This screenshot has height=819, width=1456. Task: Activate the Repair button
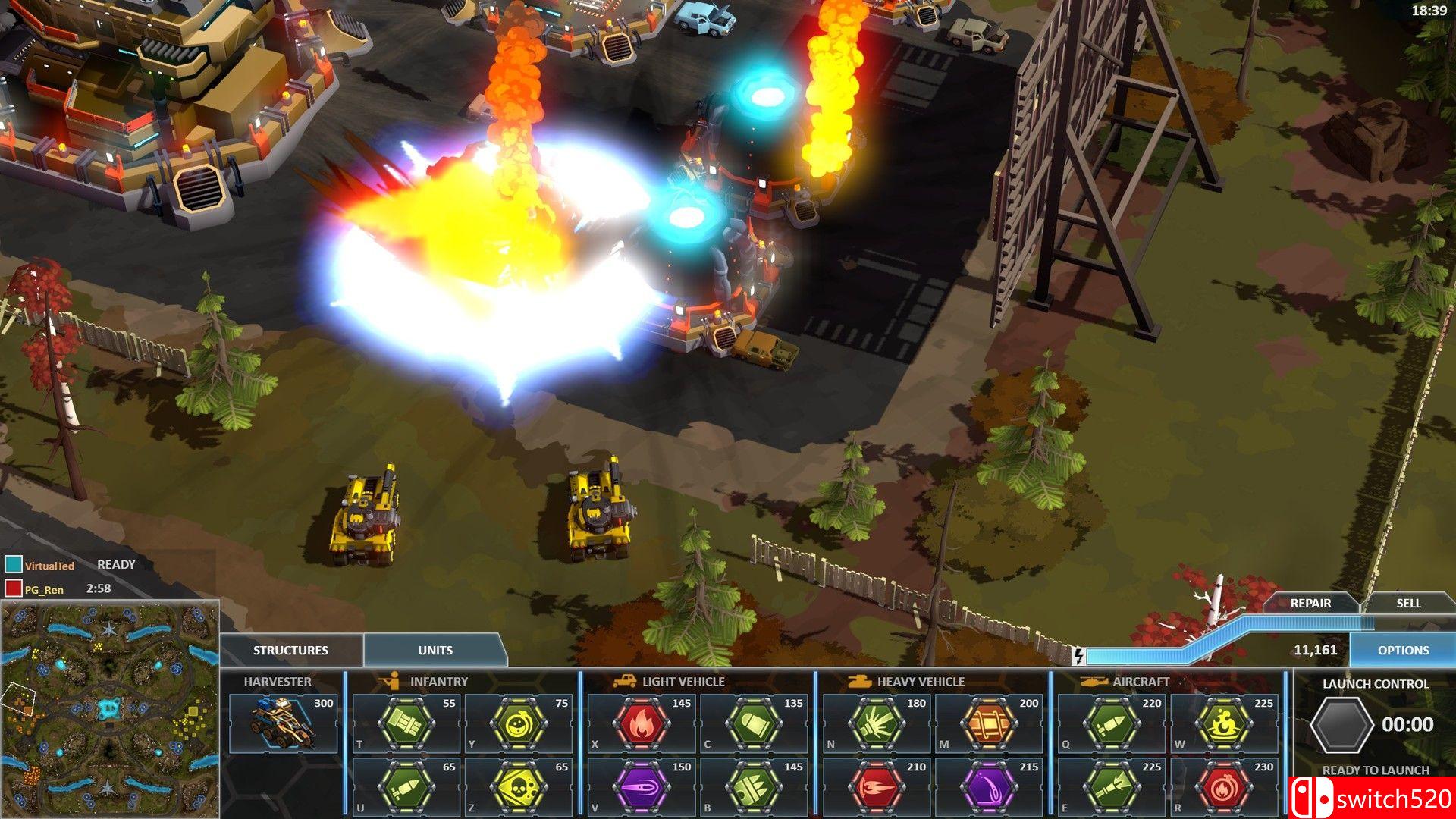tap(1310, 603)
